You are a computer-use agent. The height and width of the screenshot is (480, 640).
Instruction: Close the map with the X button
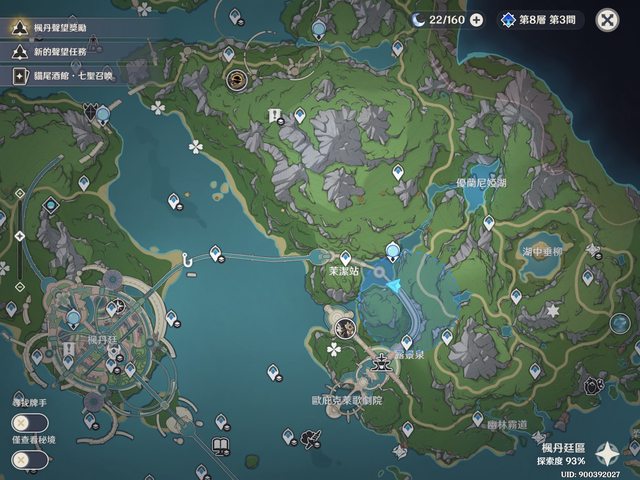(x=607, y=19)
